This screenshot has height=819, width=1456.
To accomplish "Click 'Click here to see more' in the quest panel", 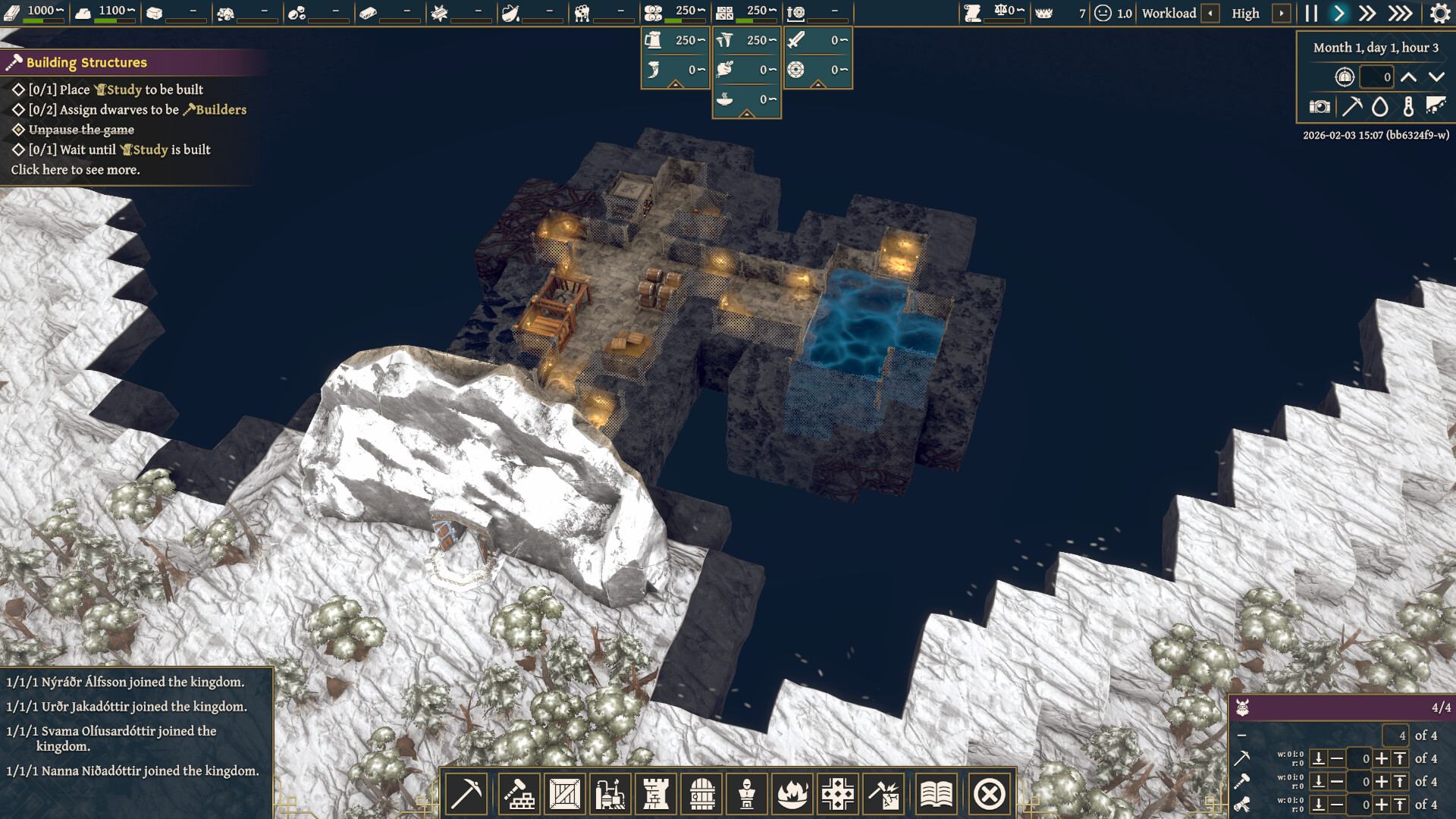I will 76,171.
